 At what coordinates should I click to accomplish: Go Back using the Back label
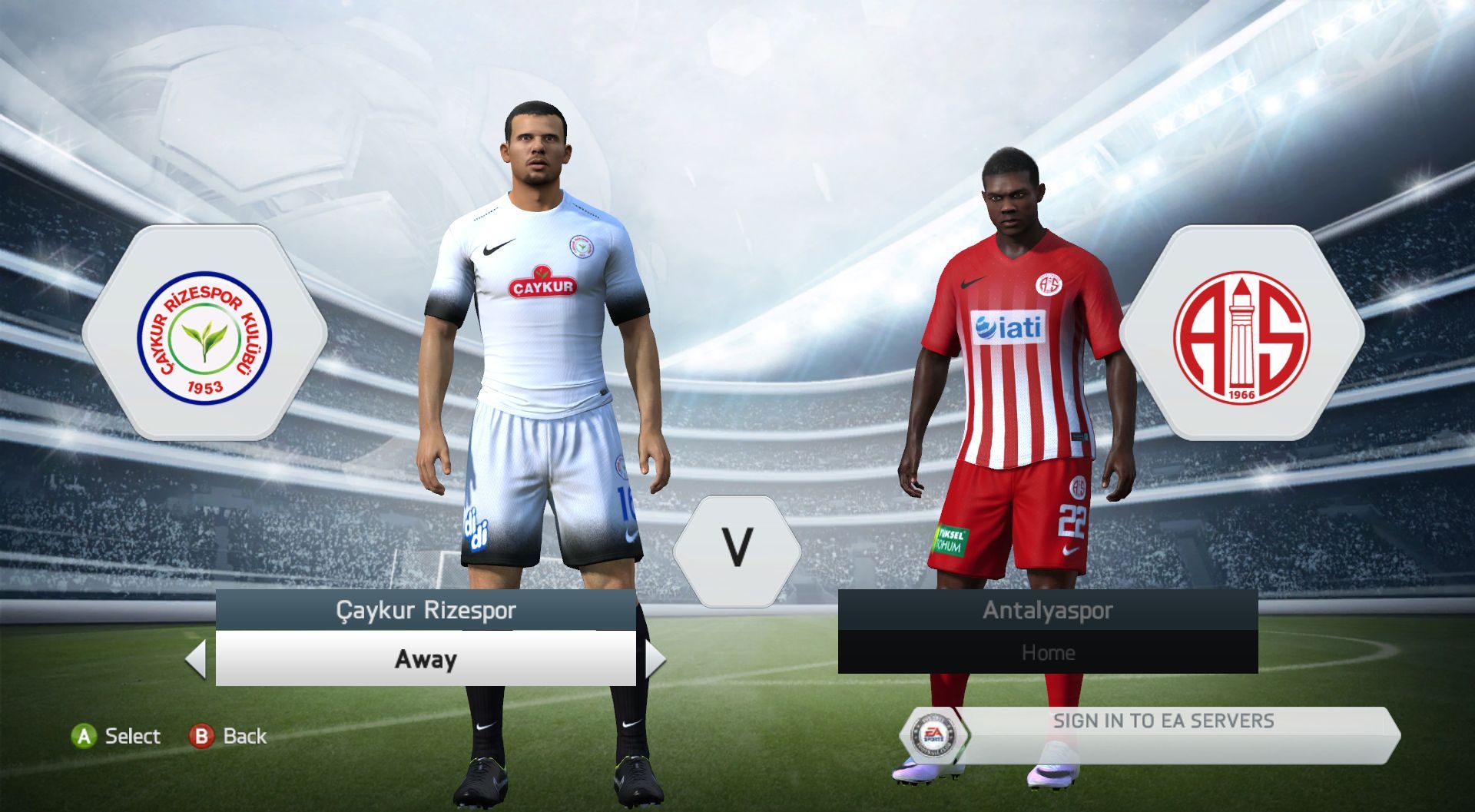[244, 736]
